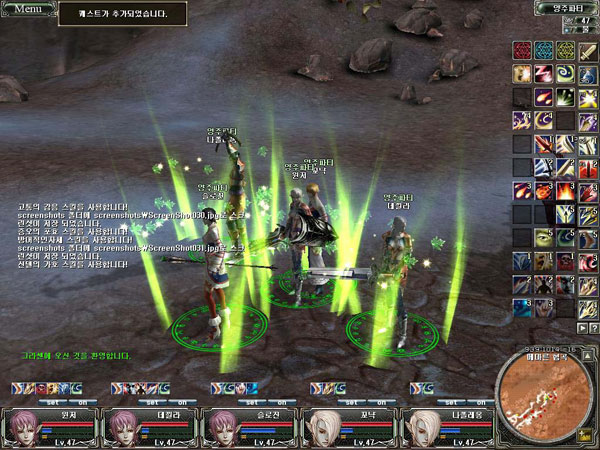Click the arrow button below the skill panel
This screenshot has width=600, height=450.
[x=579, y=328]
